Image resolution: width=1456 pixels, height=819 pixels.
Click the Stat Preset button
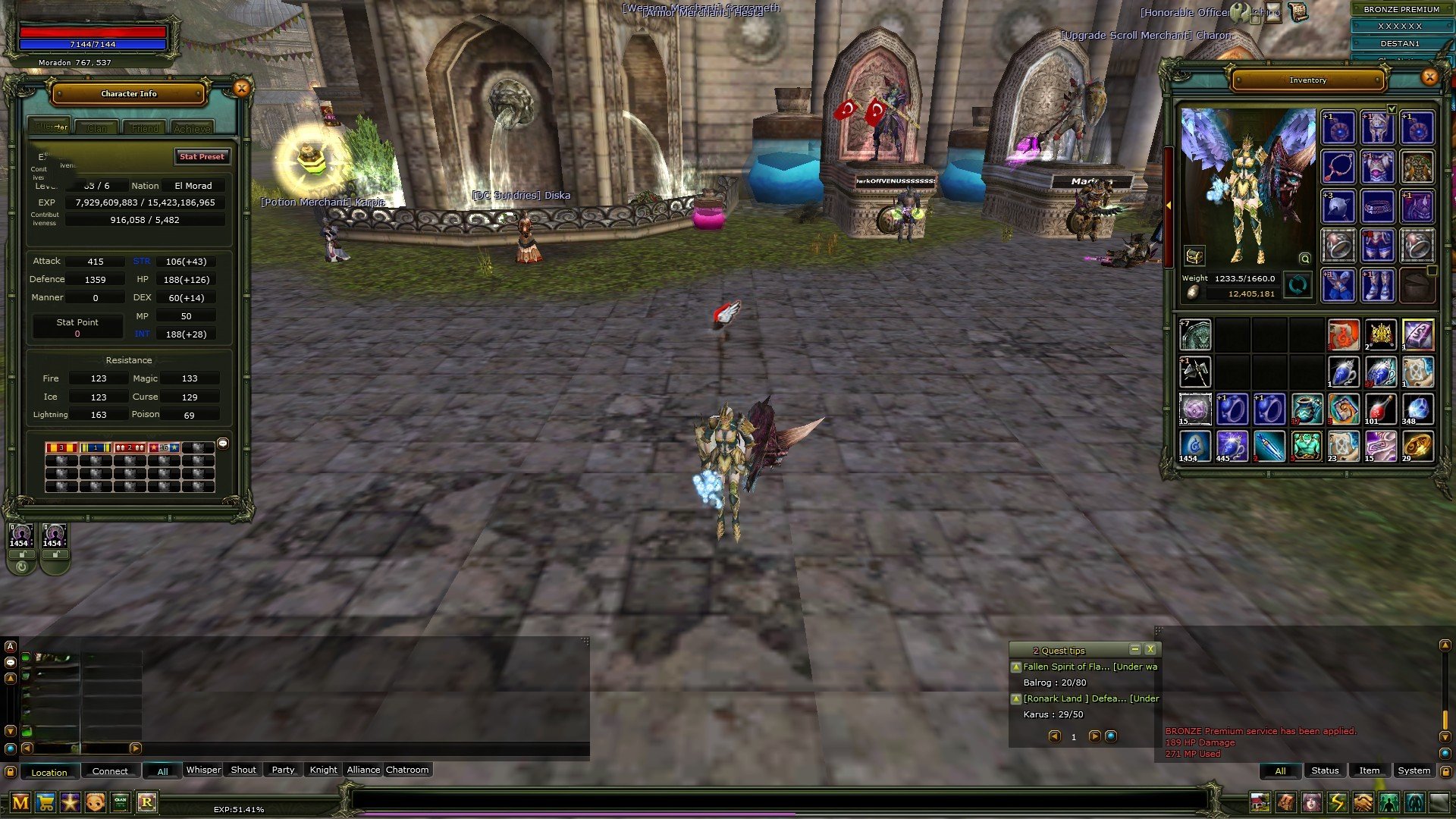[202, 157]
